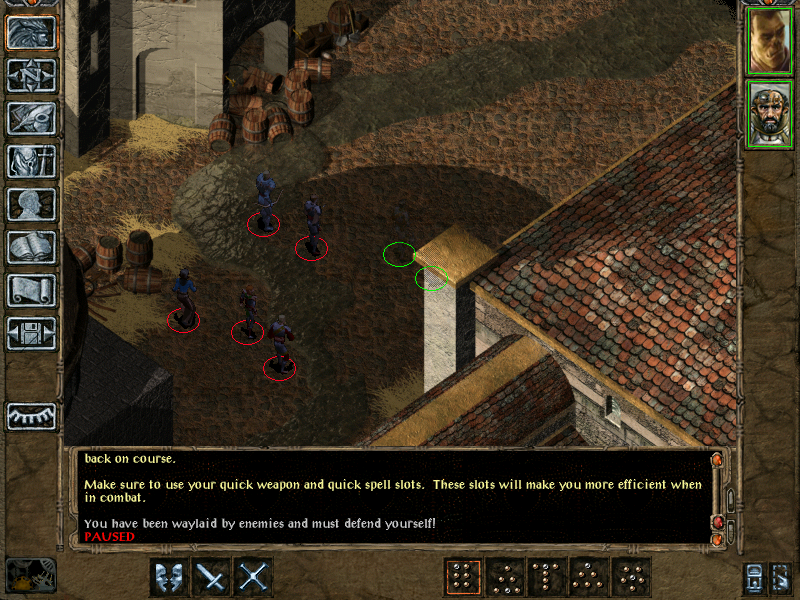Choose the single sword Attack action
Image resolution: width=800 pixels, height=600 pixels.
point(211,577)
